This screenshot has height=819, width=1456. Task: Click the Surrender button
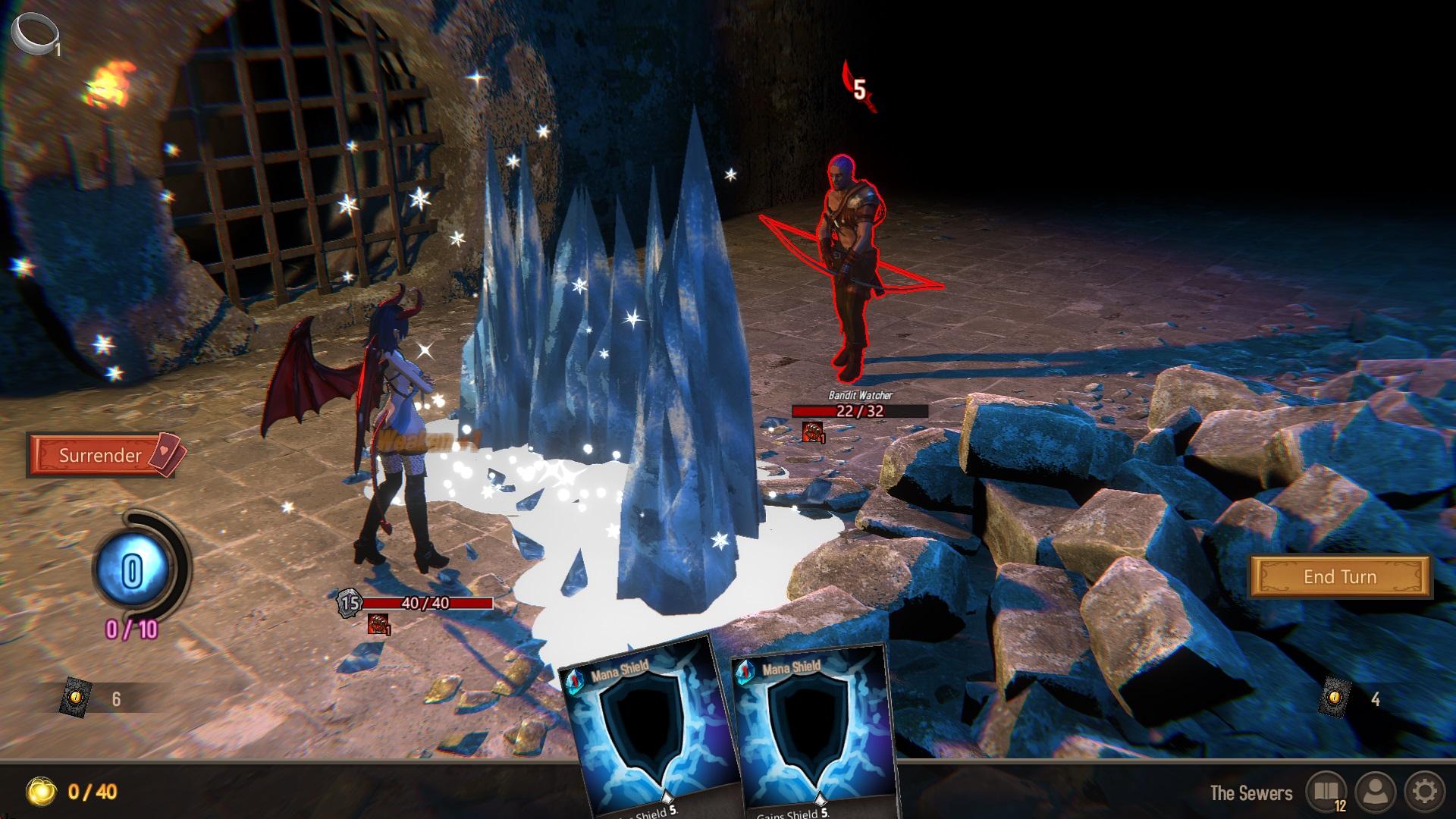[x=101, y=455]
